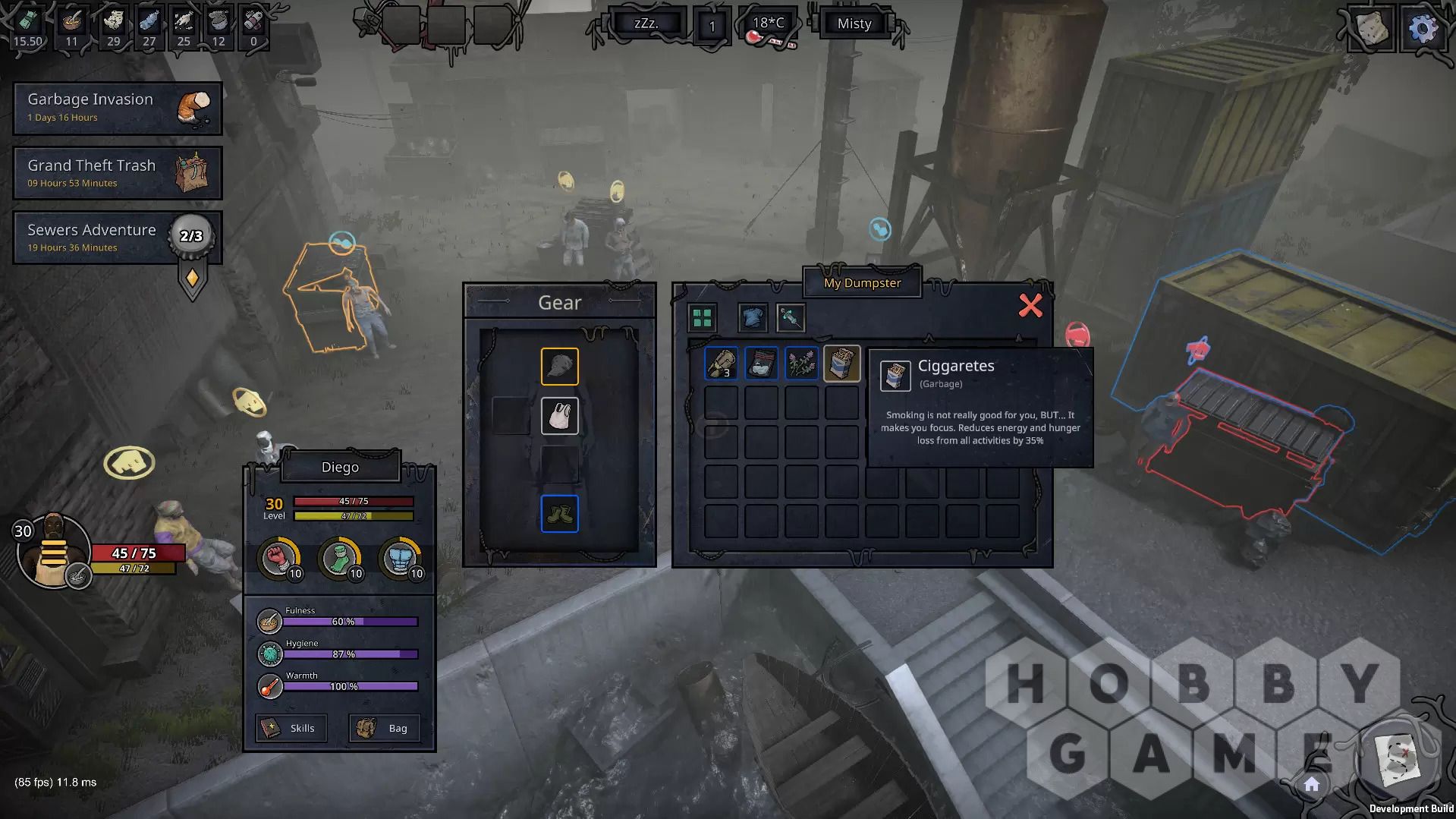1456x819 pixels.
Task: Click the home button near the map
Action: pos(1312,785)
